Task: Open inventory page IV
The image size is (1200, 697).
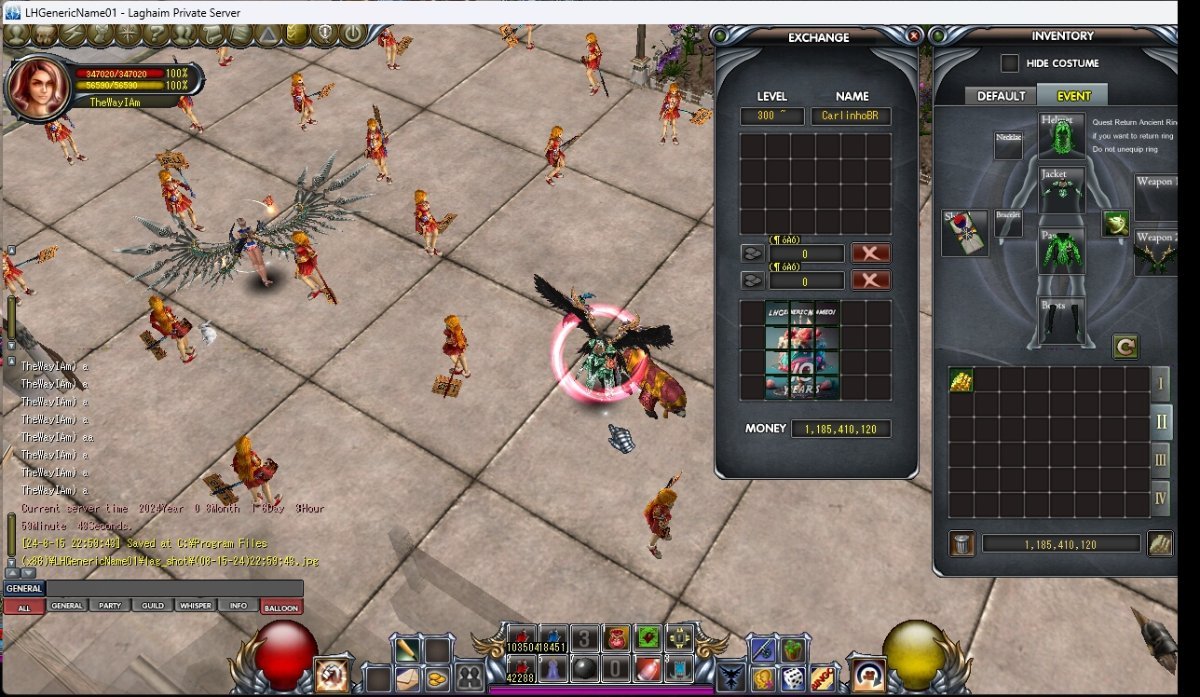Action: click(1161, 497)
